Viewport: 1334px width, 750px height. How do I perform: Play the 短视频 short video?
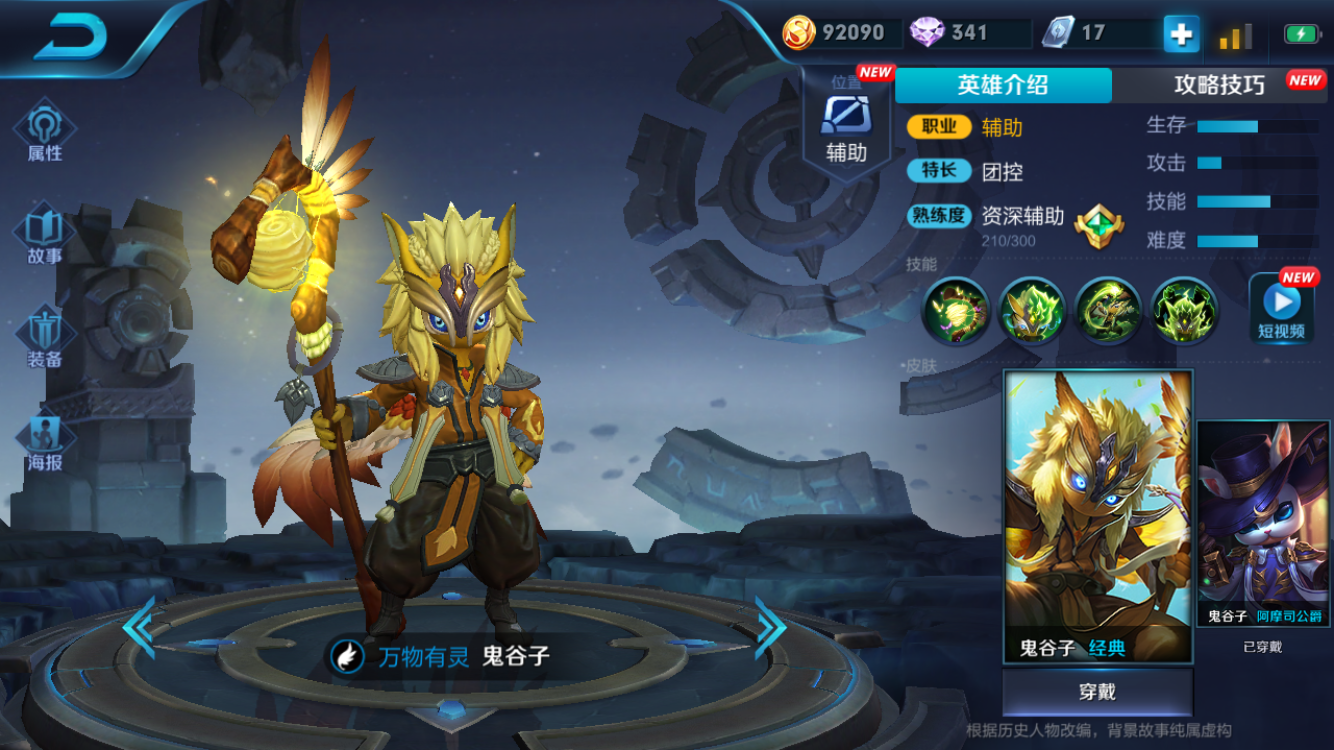[x=1281, y=308]
